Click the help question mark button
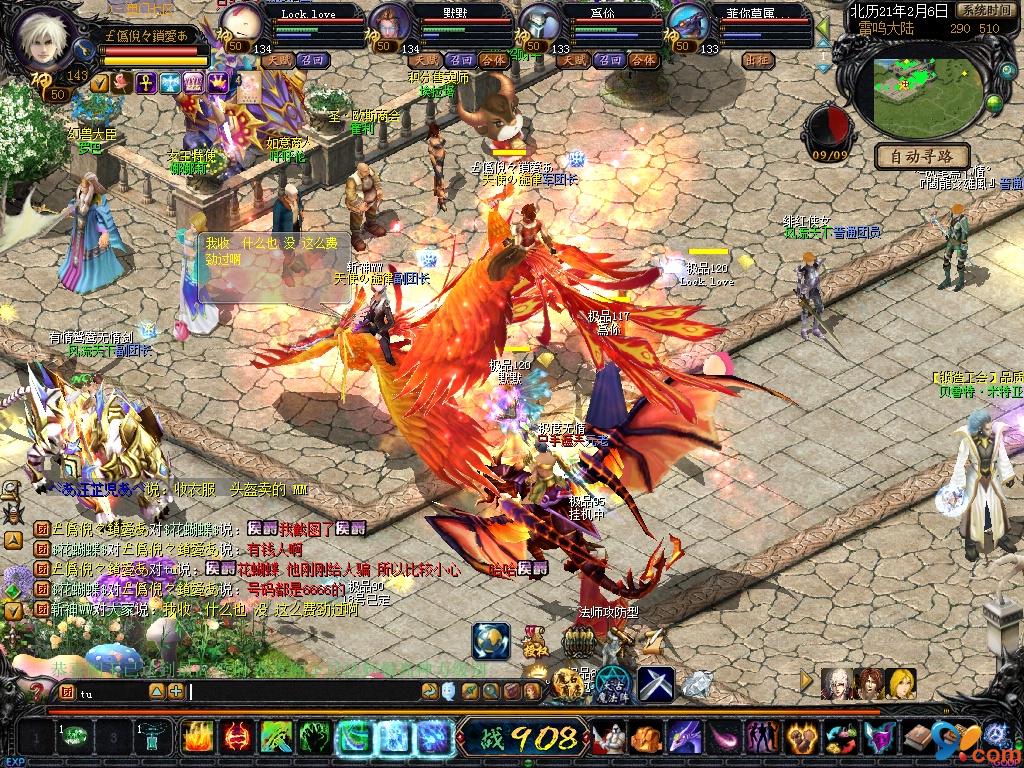Image resolution: width=1024 pixels, height=768 pixels. (x=38, y=691)
